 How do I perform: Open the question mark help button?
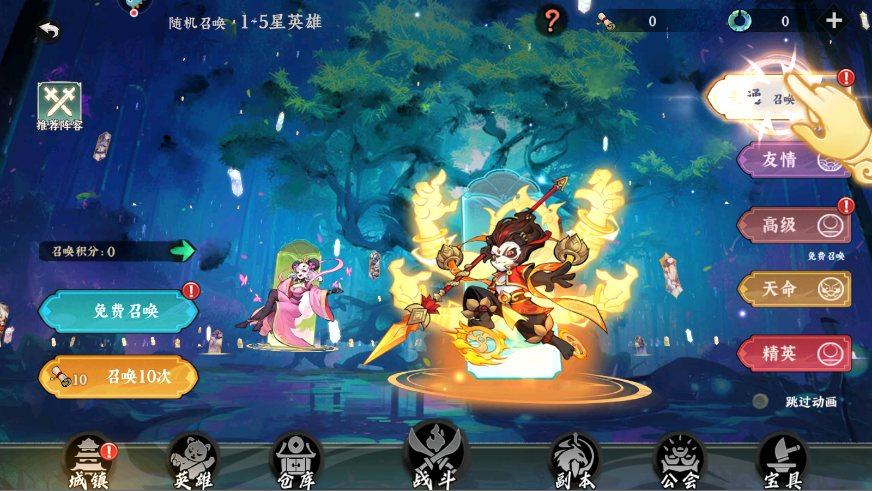click(551, 20)
